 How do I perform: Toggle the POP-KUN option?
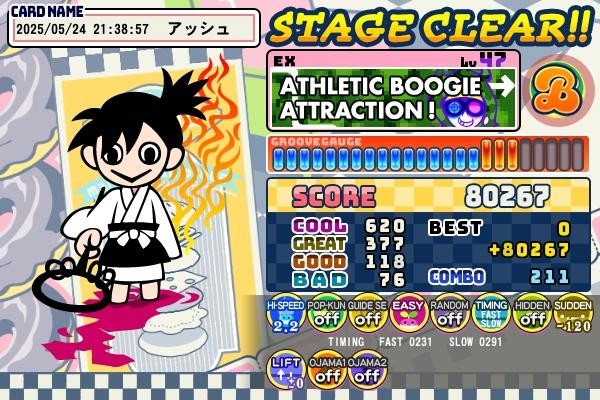[x=326, y=314]
